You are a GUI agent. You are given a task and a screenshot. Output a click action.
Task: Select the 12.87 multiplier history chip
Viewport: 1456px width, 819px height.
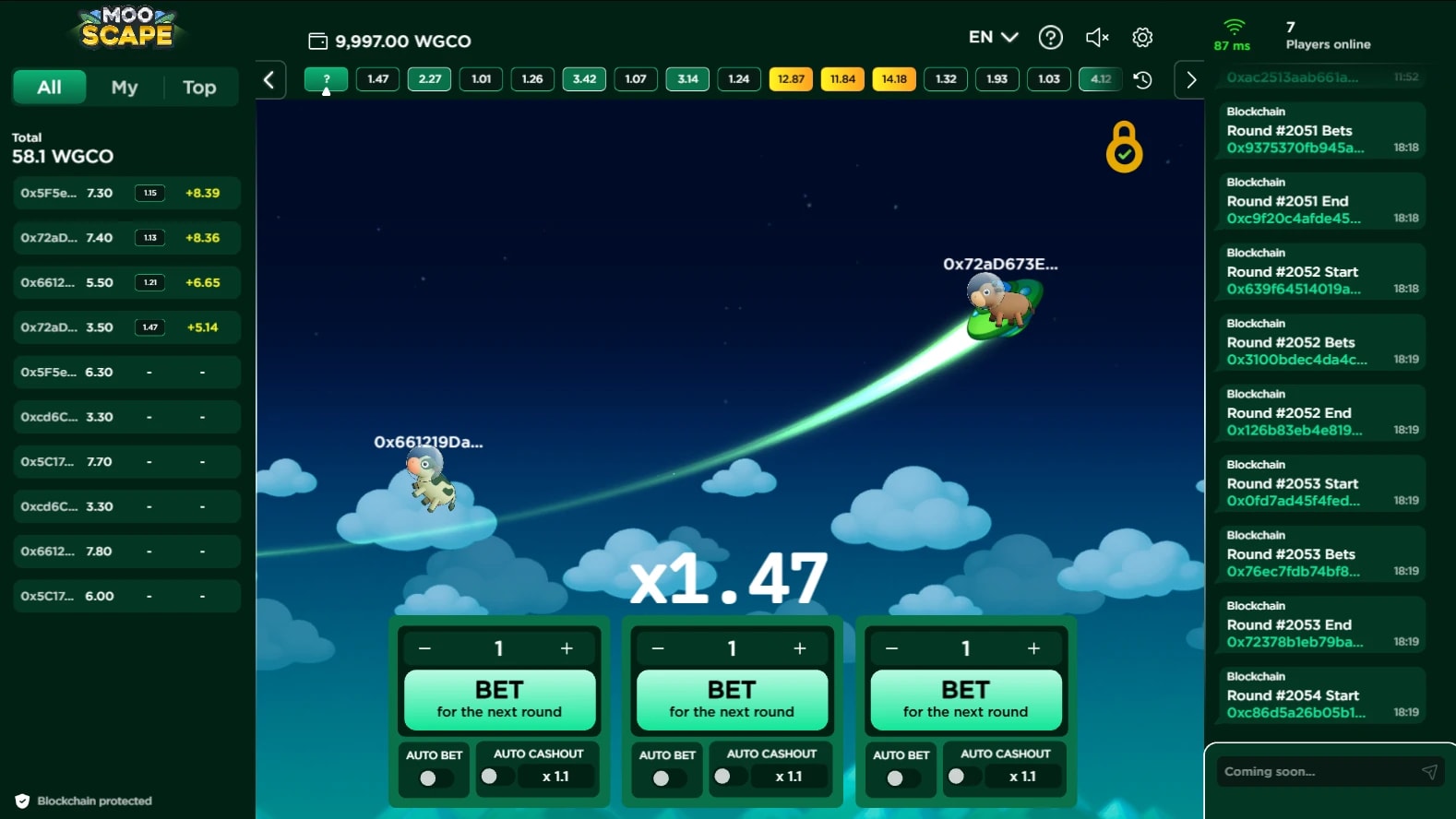point(791,79)
